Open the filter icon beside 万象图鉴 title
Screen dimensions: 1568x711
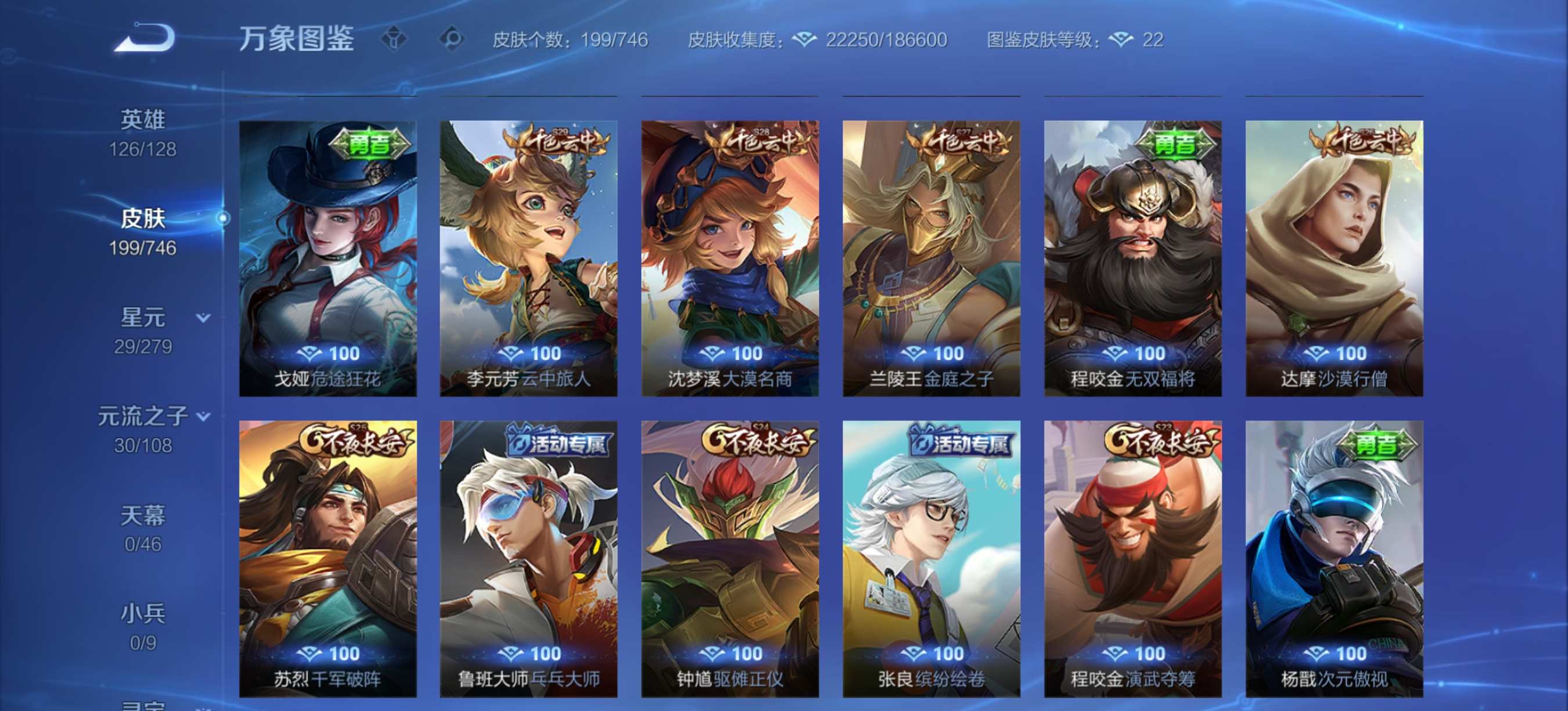click(x=396, y=38)
